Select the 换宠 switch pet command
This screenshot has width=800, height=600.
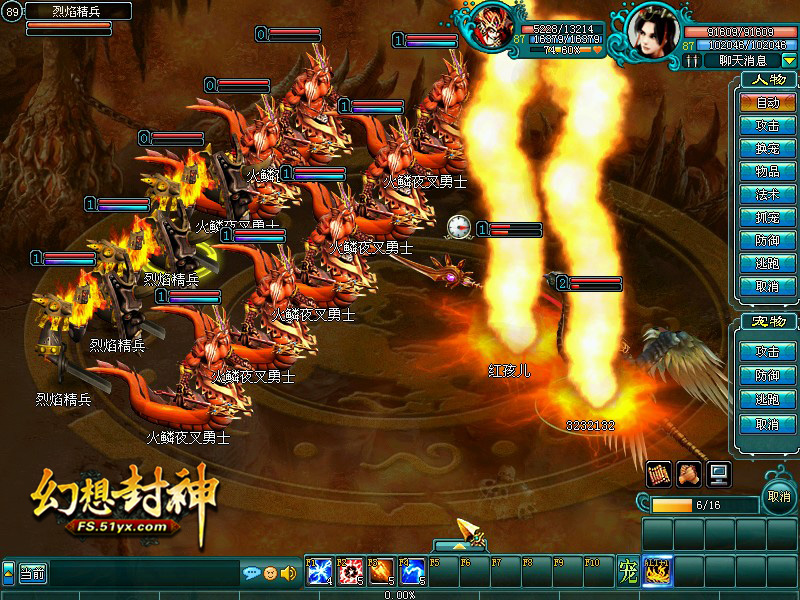(767, 148)
